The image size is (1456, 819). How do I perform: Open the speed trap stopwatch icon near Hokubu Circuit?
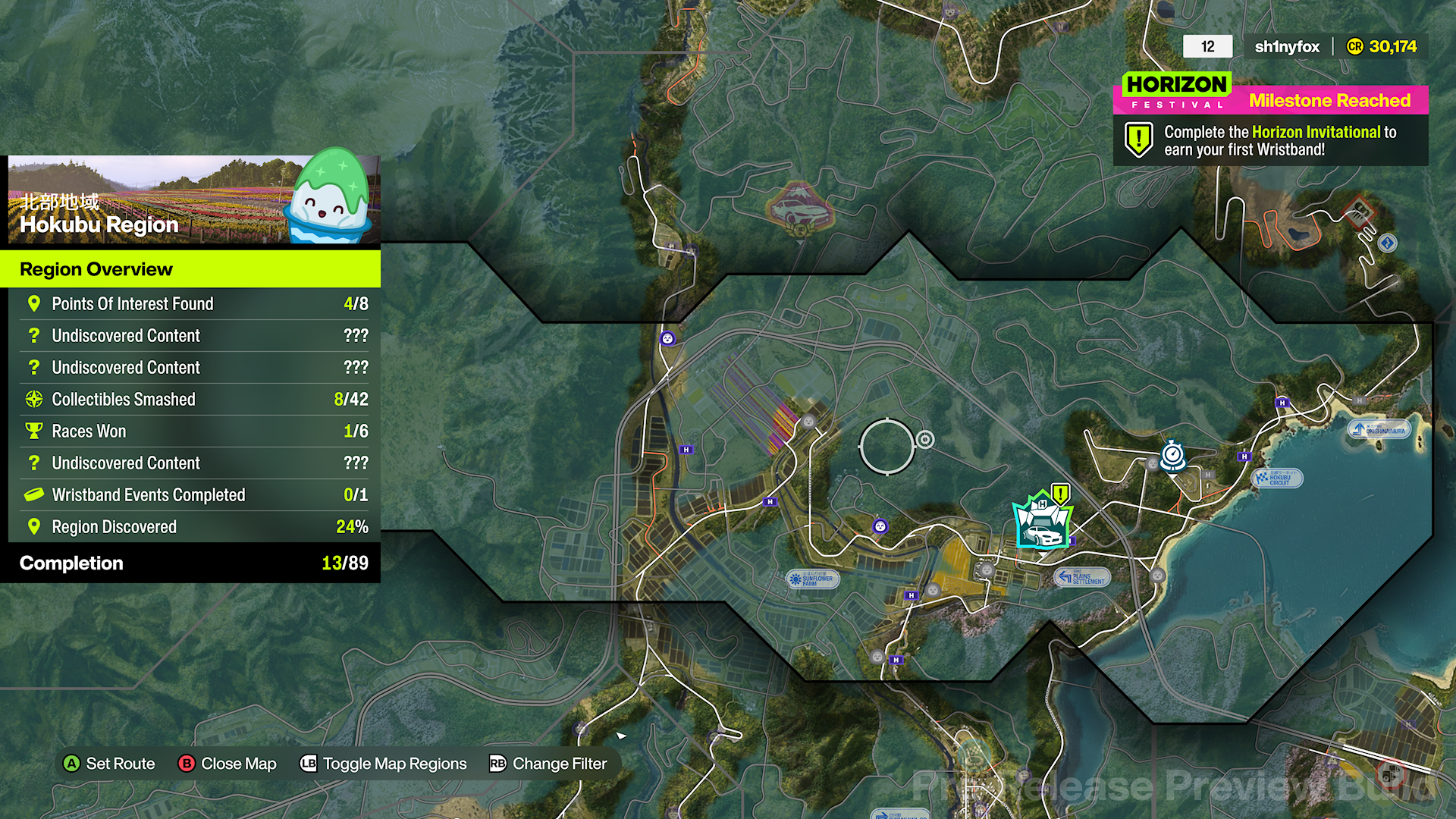pos(1172,455)
